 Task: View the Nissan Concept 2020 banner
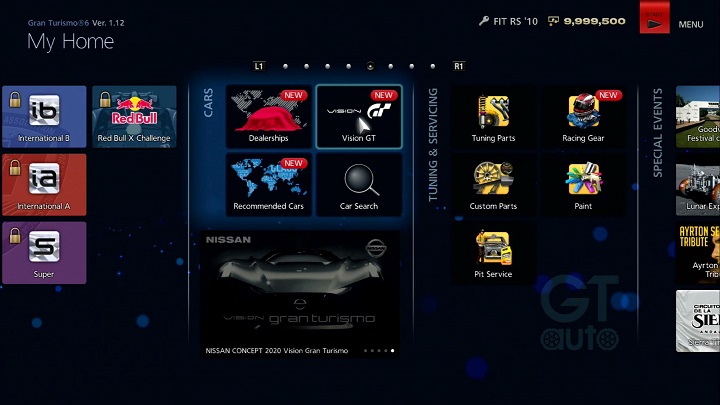tap(301, 294)
